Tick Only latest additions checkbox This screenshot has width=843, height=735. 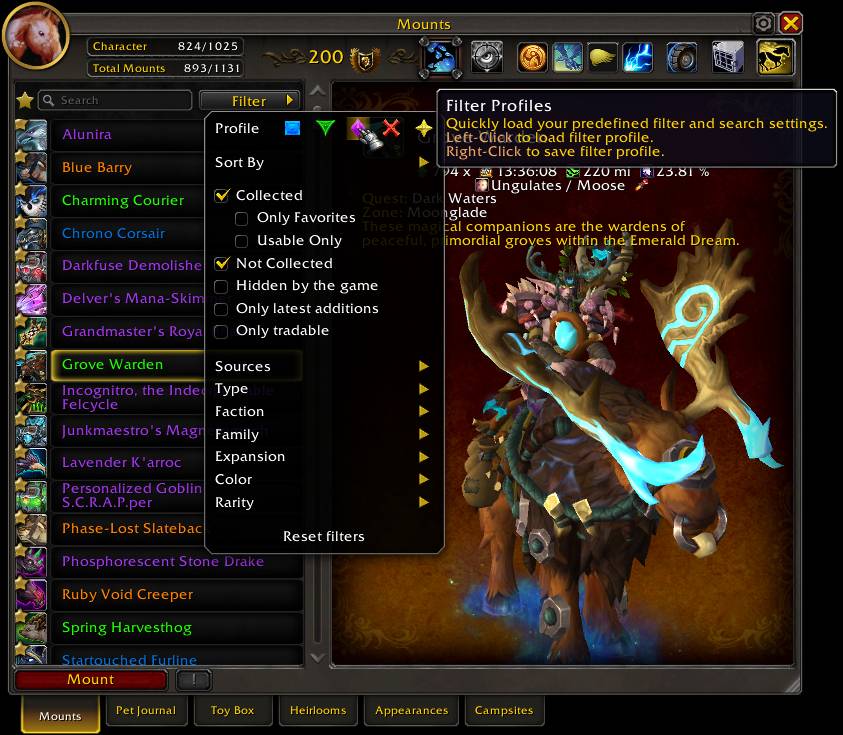(222, 309)
